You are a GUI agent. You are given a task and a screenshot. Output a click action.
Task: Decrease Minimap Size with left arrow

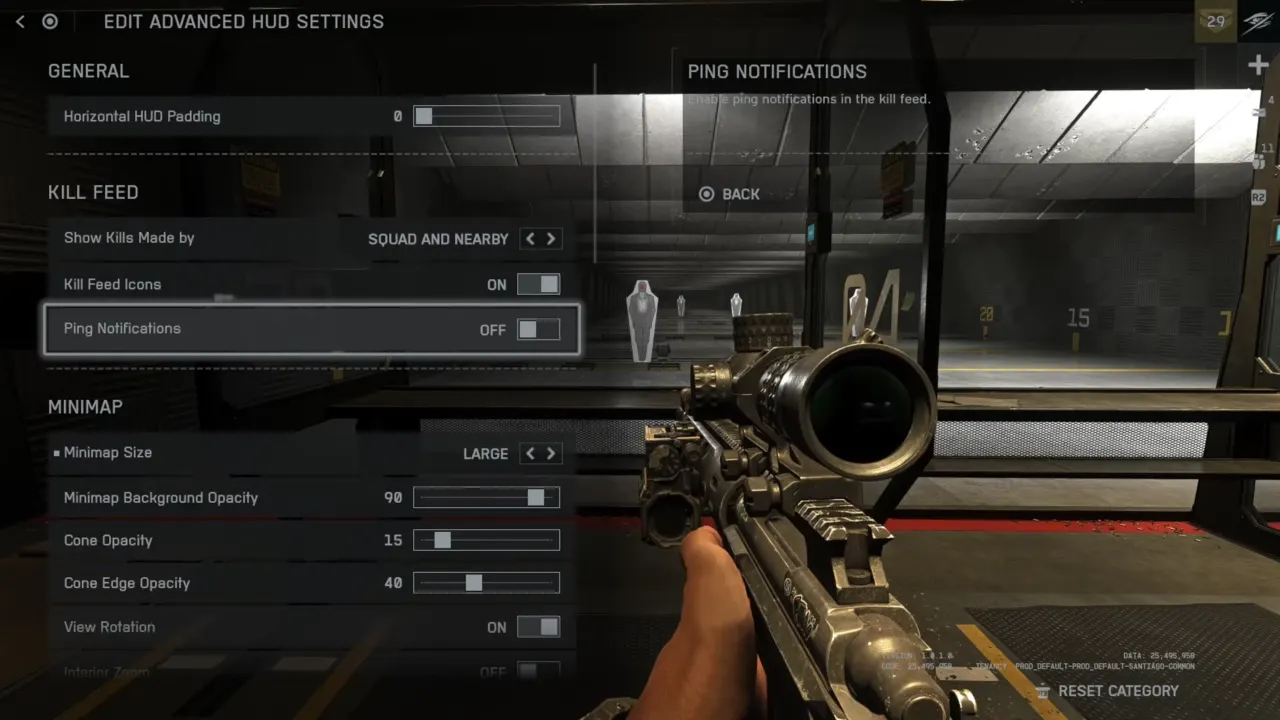[530, 454]
